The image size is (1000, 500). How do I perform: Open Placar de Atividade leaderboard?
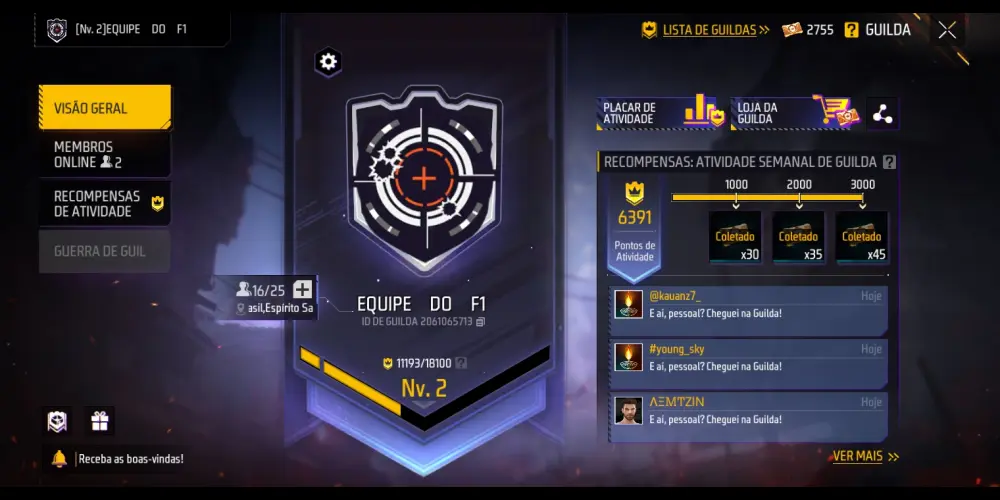661,114
